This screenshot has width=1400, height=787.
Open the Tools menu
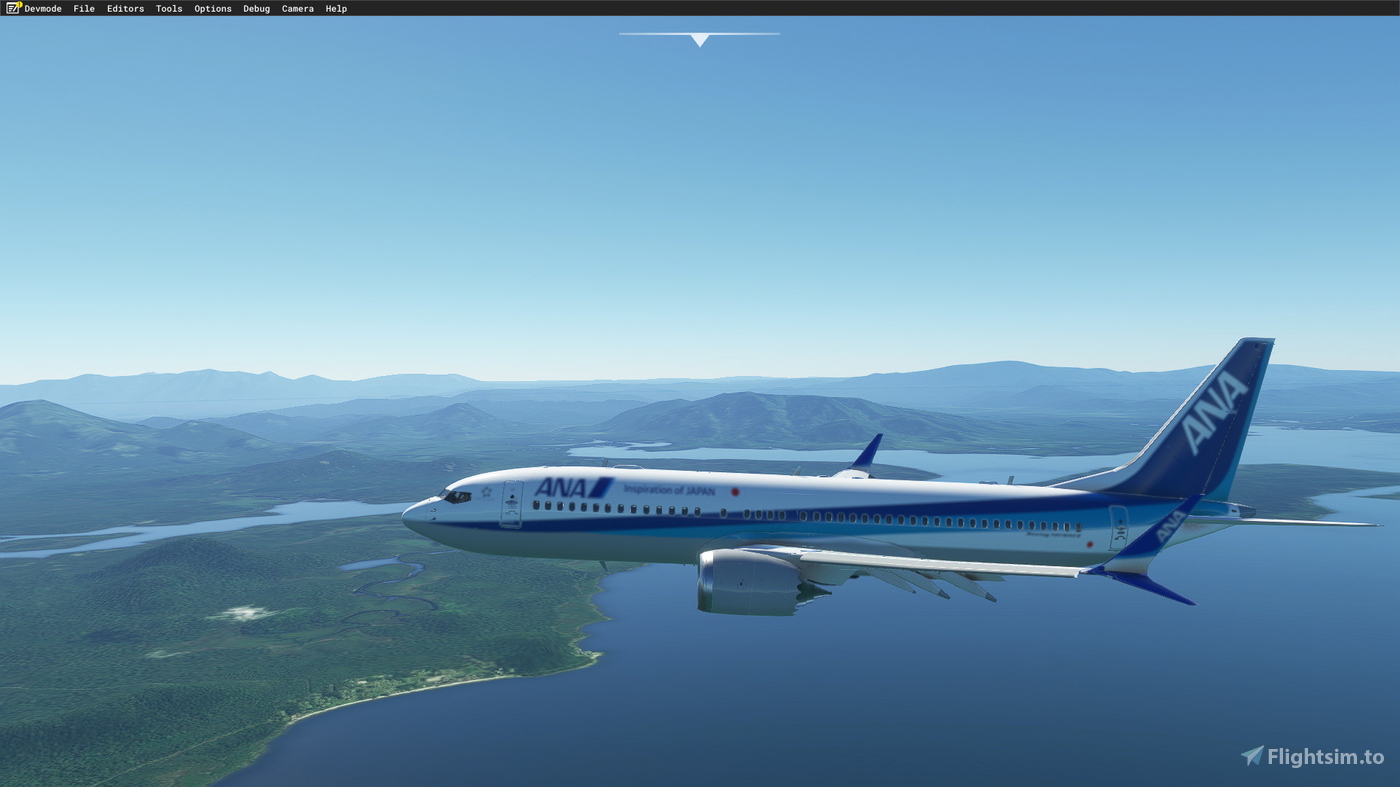pos(168,8)
